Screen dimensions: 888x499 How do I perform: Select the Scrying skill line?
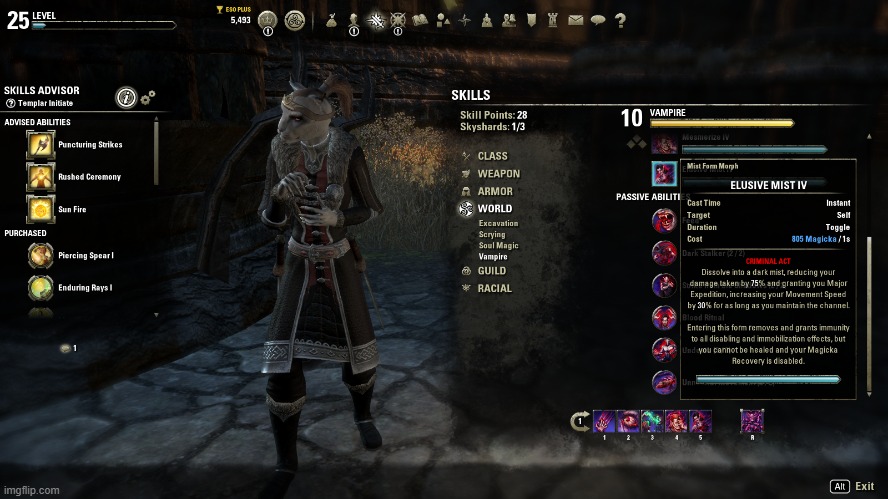492,235
